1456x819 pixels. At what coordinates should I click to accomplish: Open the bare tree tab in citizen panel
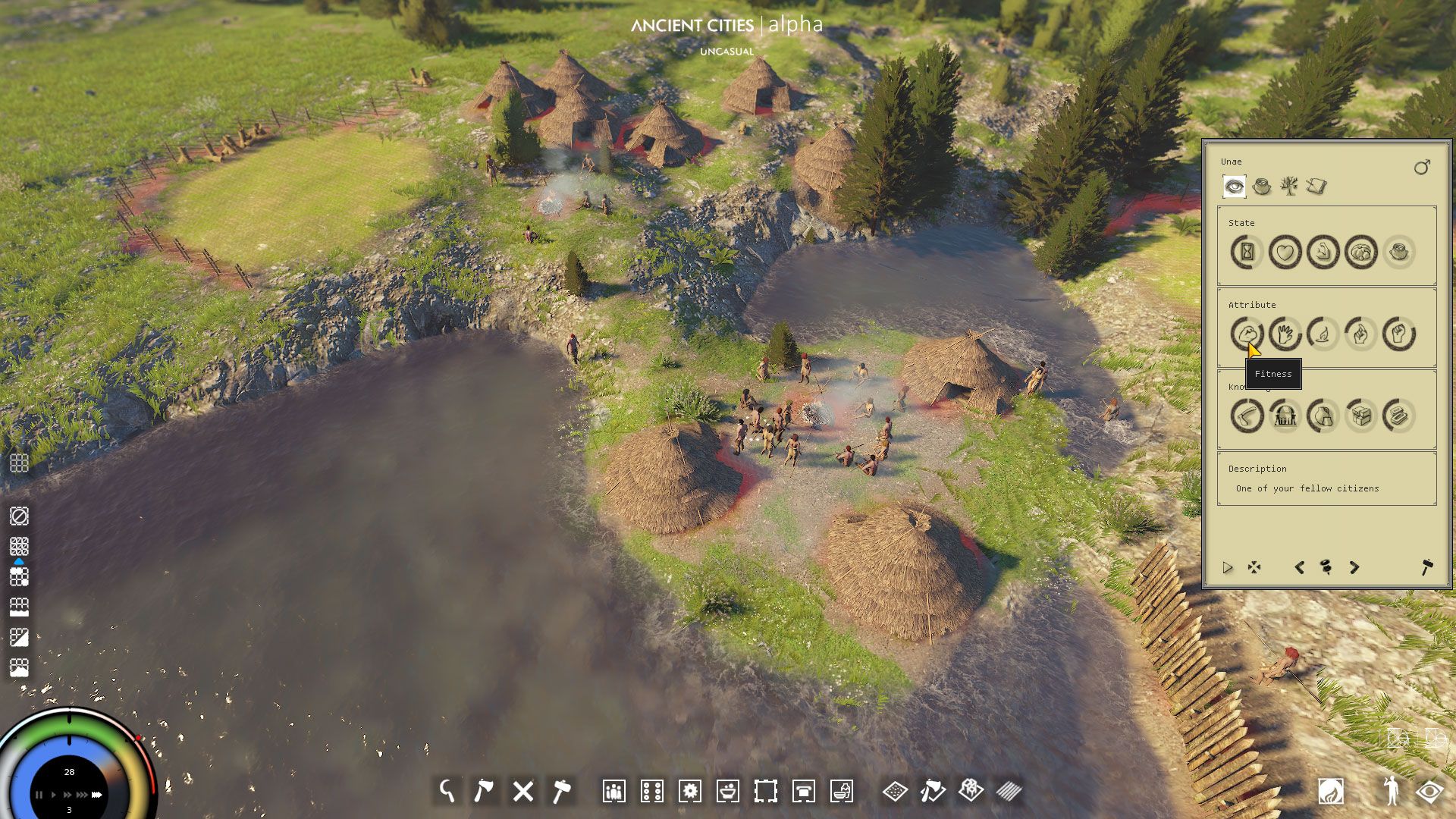pos(1288,186)
